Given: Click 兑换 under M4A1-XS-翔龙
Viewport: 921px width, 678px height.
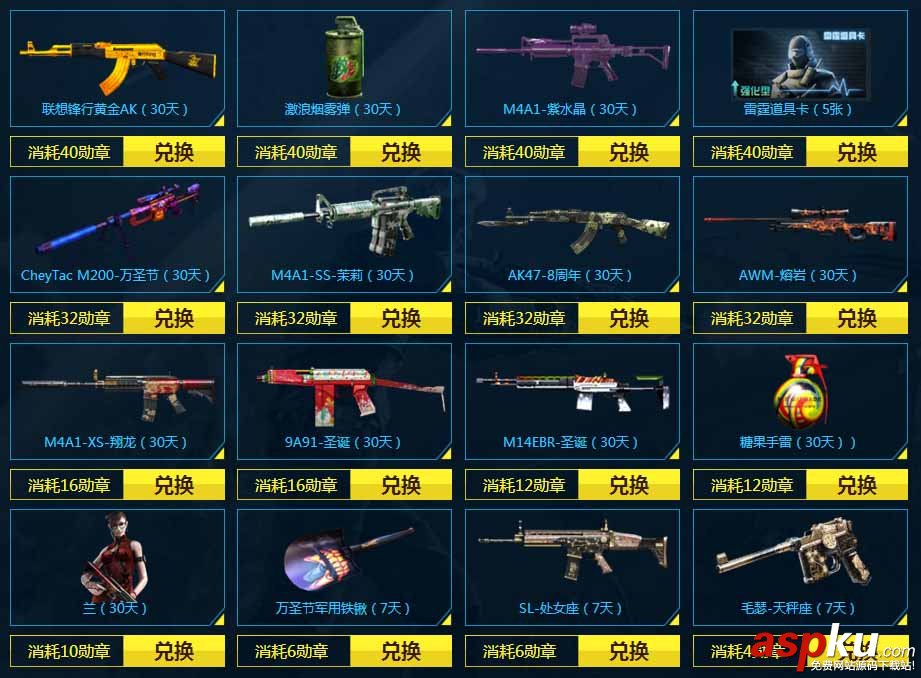Looking at the screenshot, I should tap(174, 485).
